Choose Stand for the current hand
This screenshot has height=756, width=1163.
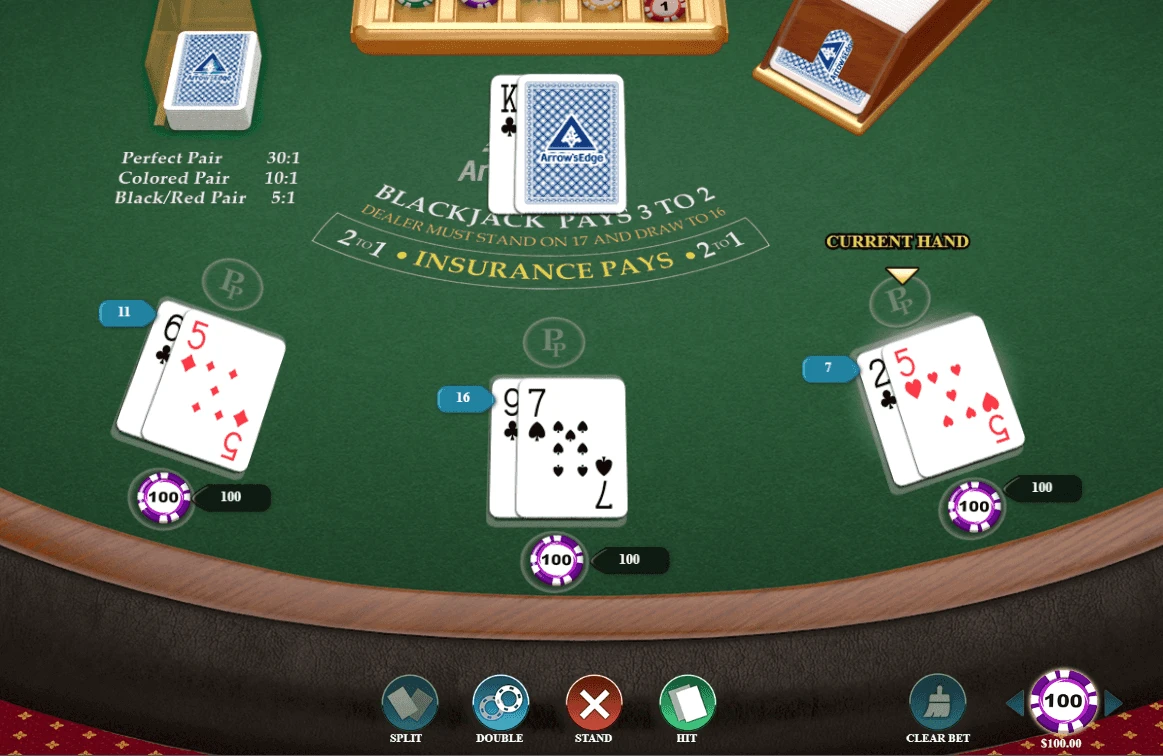tap(594, 703)
